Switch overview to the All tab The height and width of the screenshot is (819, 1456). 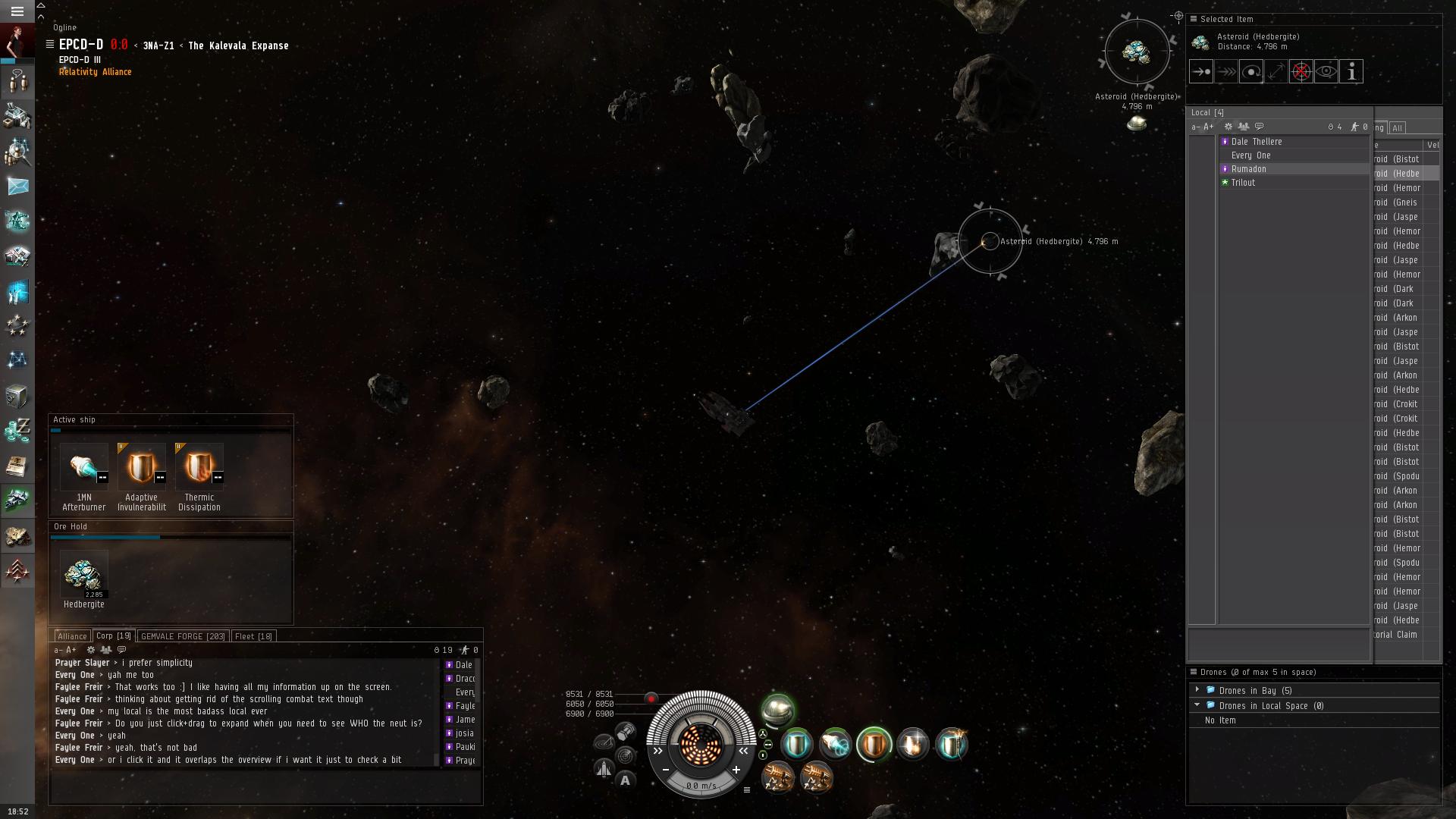pyautogui.click(x=1397, y=128)
